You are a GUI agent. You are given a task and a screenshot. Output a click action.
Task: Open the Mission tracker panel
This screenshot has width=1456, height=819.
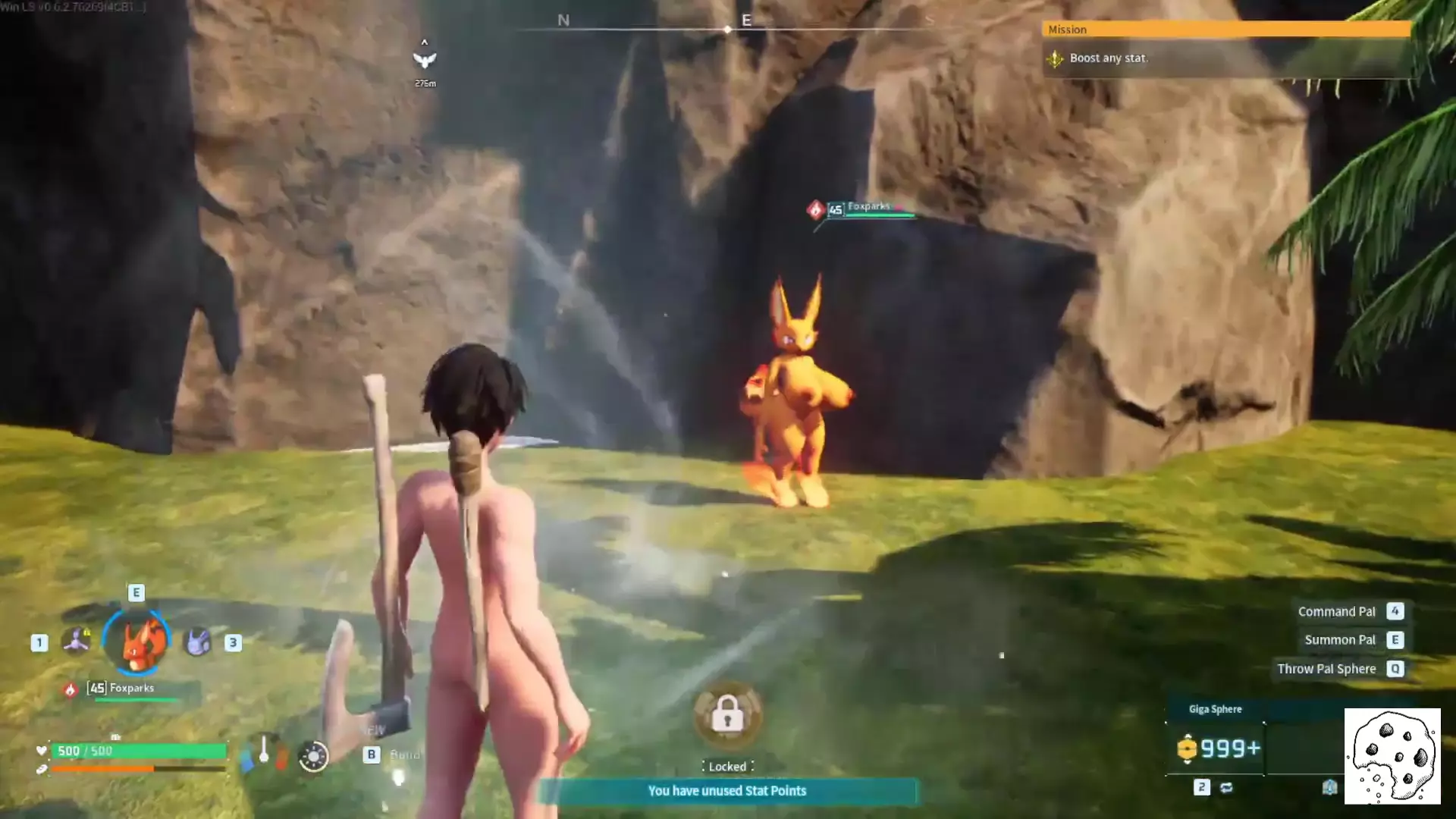[x=1225, y=30]
